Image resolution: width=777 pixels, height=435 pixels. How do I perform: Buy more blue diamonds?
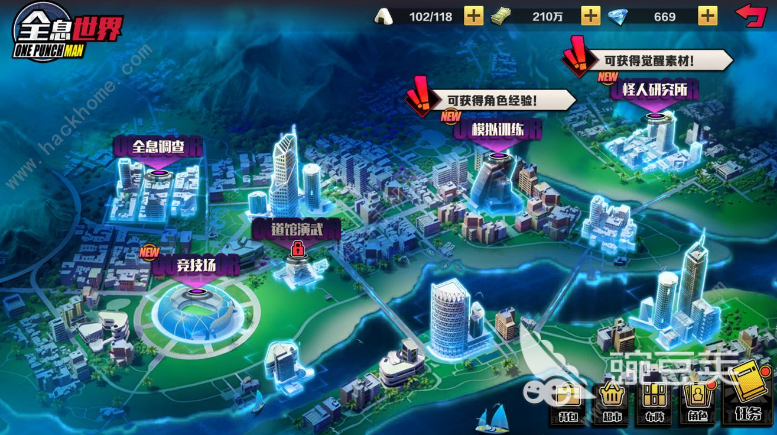(x=708, y=15)
